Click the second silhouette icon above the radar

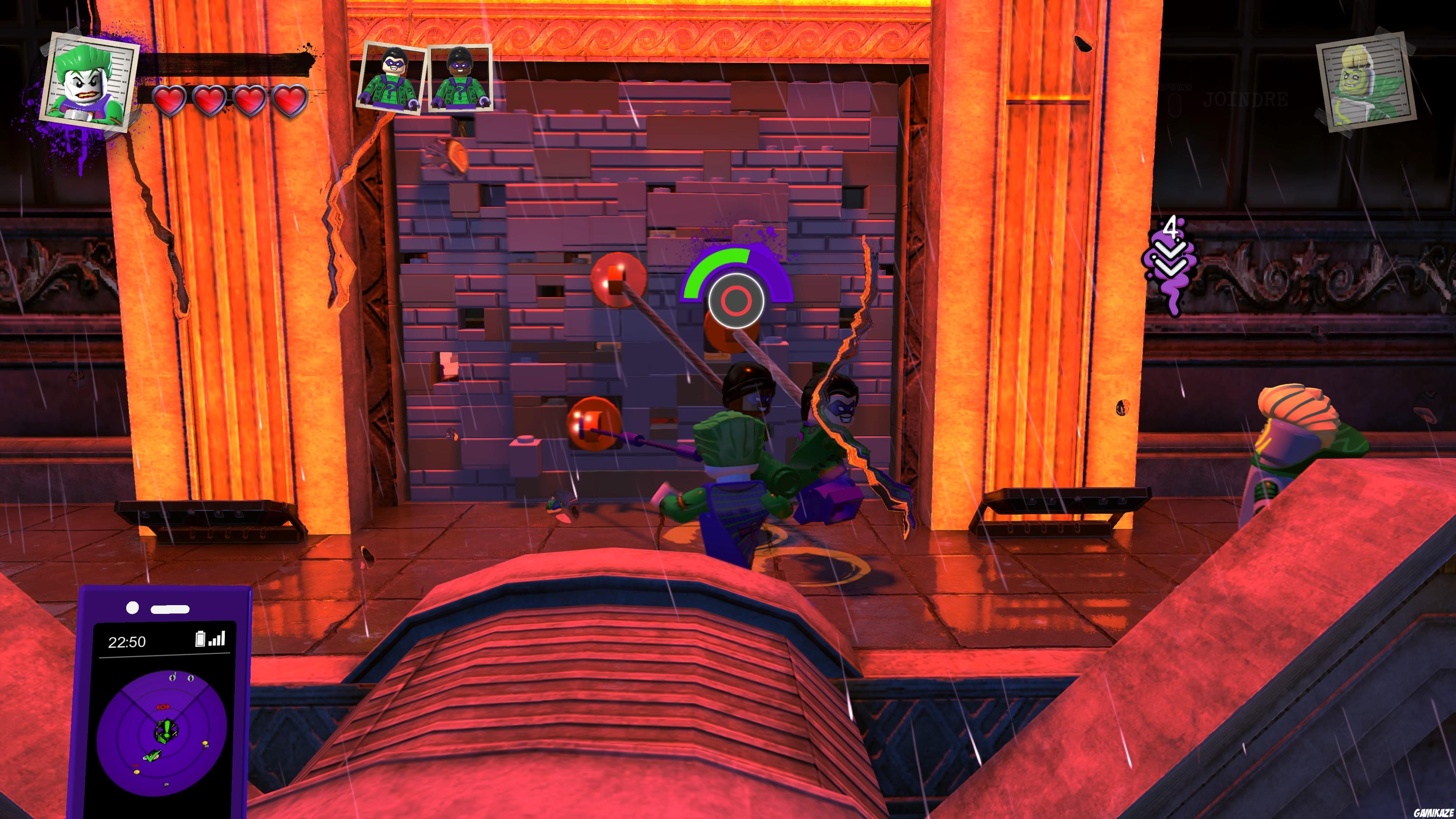[191, 679]
